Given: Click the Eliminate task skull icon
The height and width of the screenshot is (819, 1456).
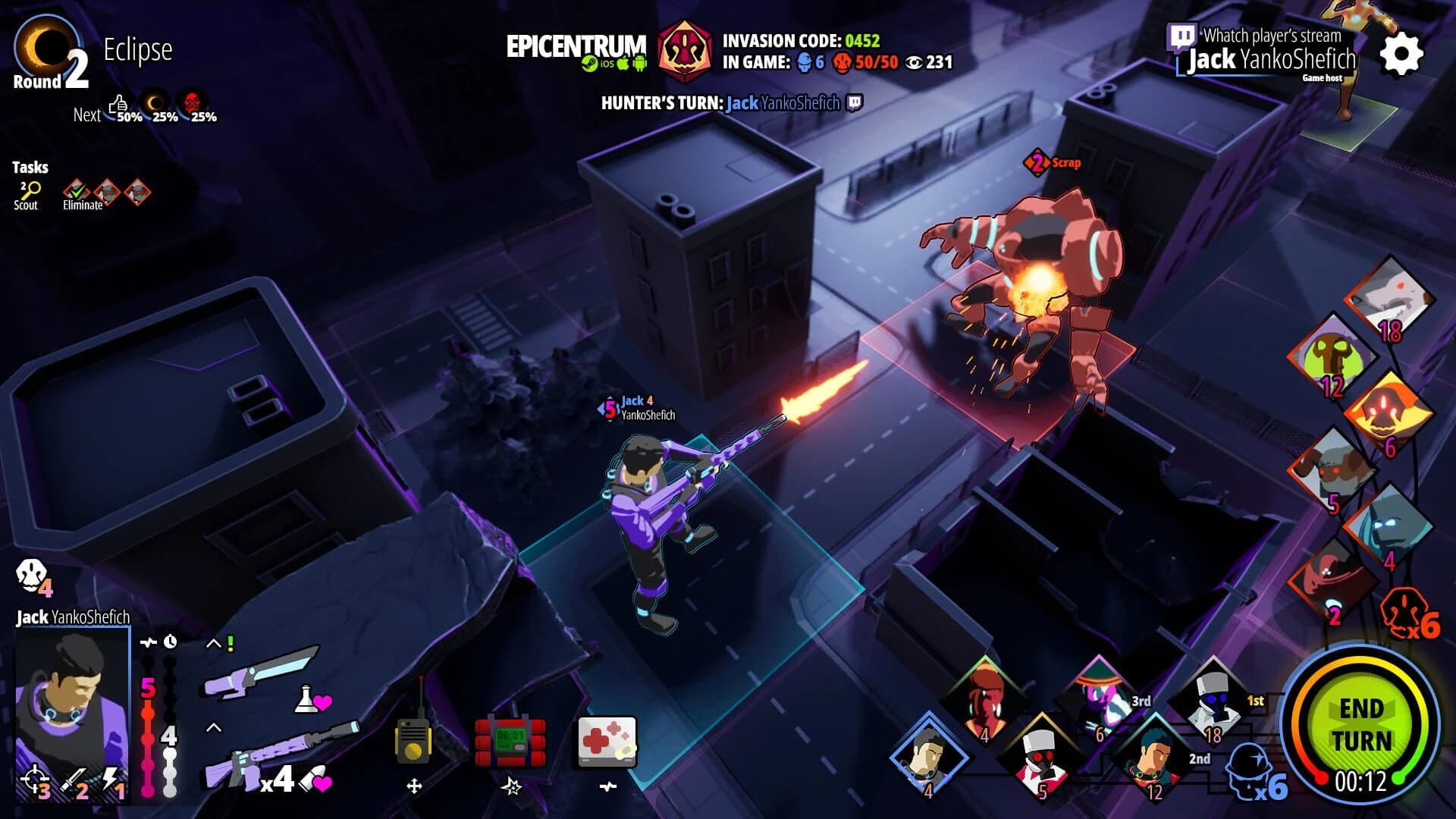Looking at the screenshot, I should (76, 191).
